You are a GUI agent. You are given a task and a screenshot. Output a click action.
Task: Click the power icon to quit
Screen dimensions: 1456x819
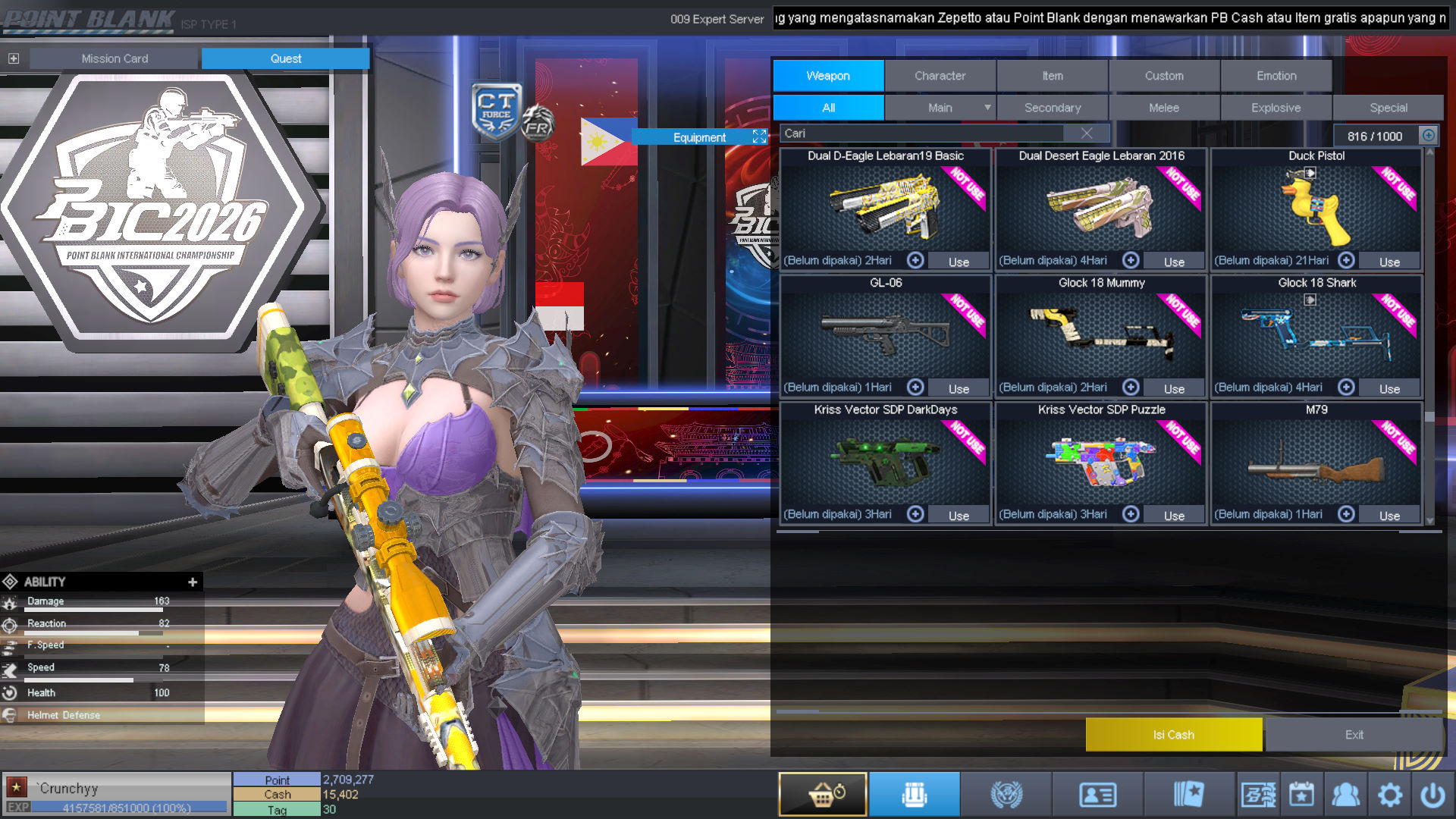click(x=1432, y=795)
